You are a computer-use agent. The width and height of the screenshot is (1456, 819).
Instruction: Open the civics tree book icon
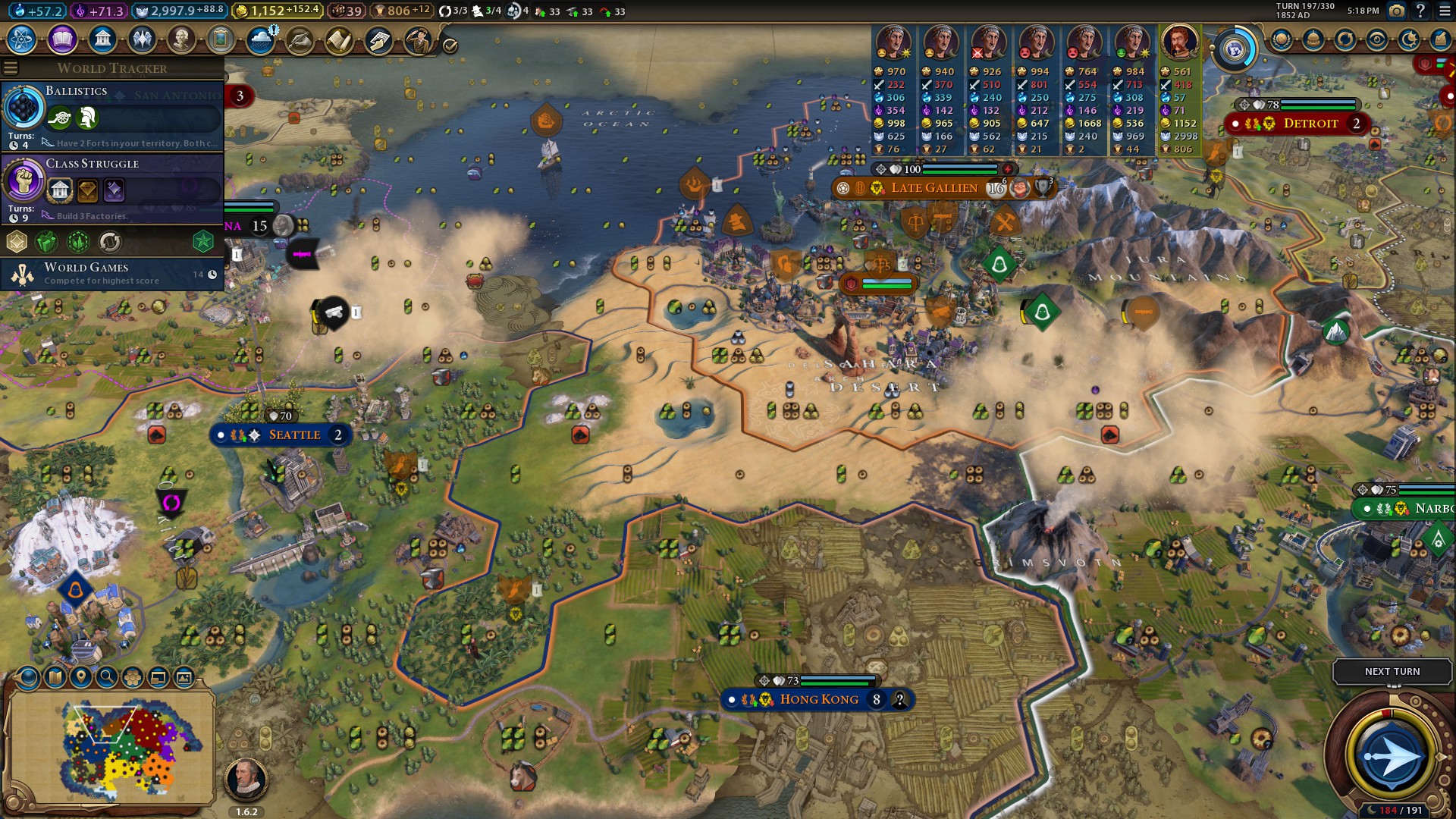(62, 39)
